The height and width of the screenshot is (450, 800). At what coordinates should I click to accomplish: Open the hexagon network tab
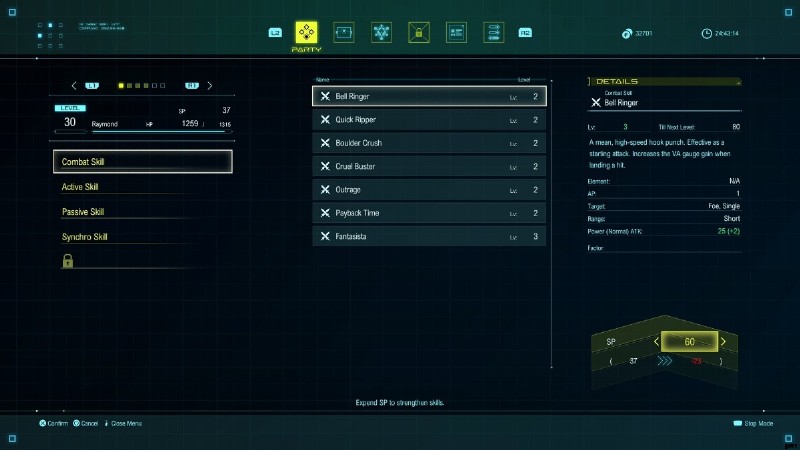(x=381, y=33)
